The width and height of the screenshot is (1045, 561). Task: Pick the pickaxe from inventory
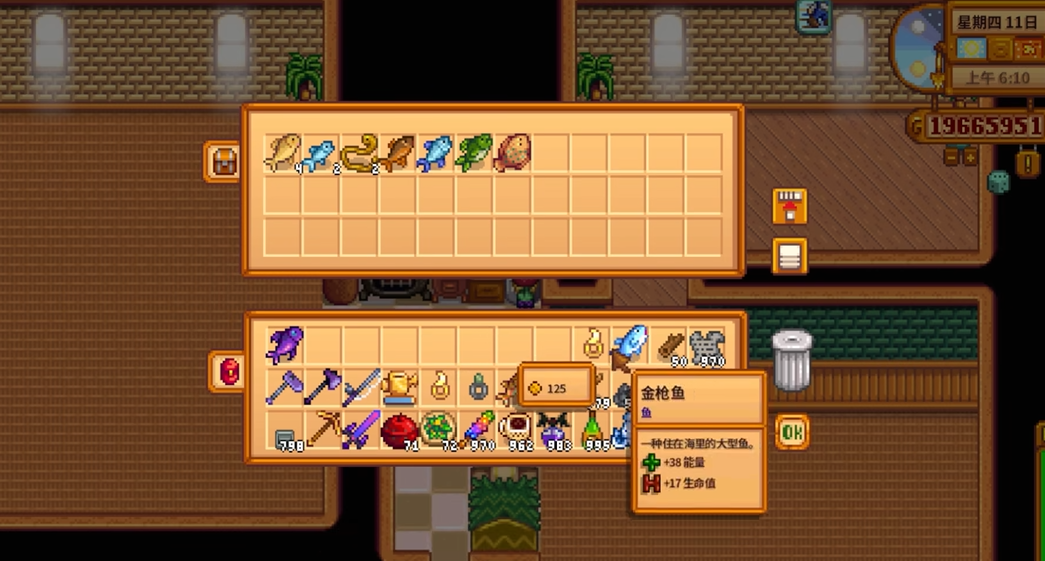pos(322,431)
